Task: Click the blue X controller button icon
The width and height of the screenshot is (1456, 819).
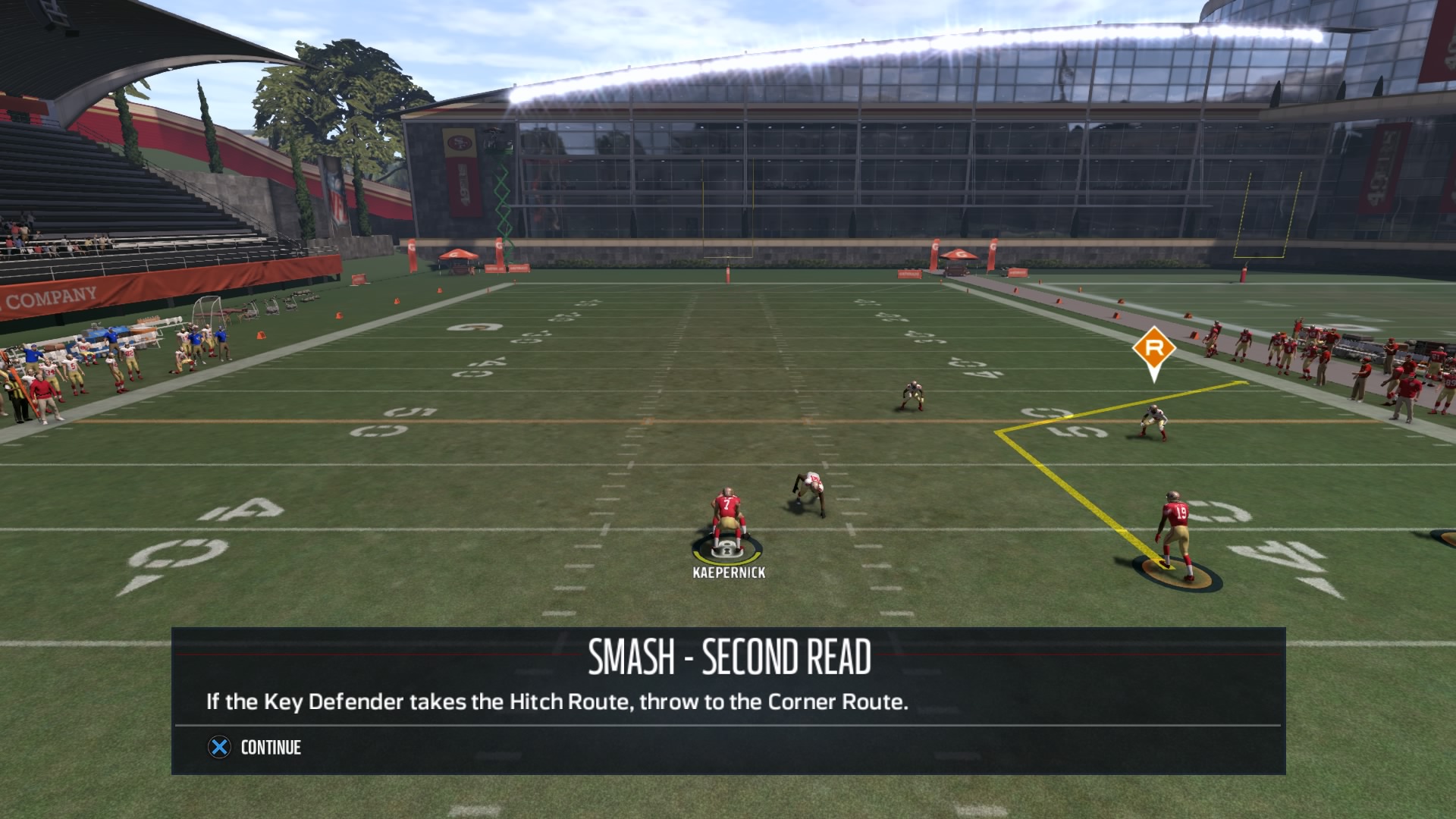Action: [x=219, y=748]
